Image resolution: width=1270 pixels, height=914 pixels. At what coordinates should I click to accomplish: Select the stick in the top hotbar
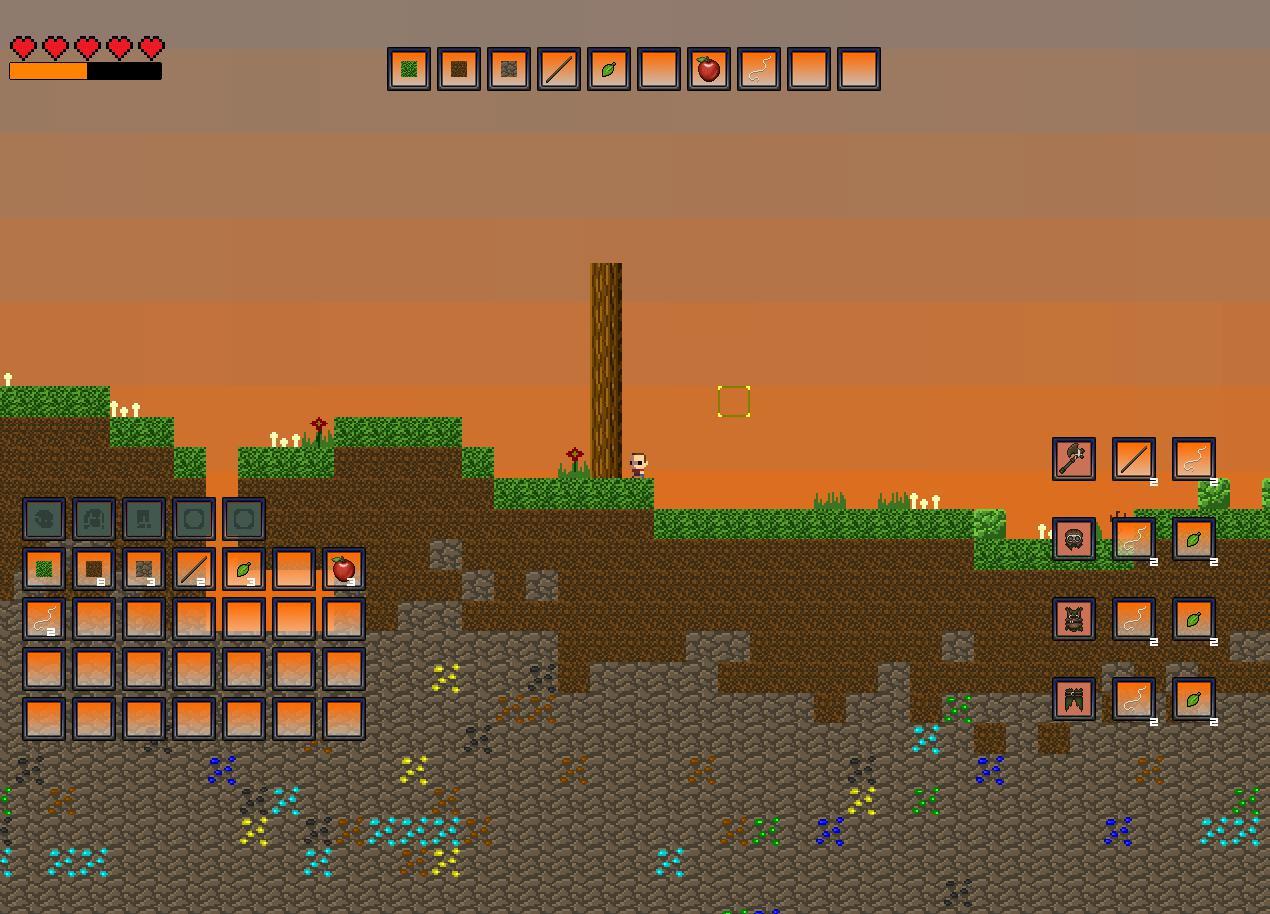pos(559,69)
